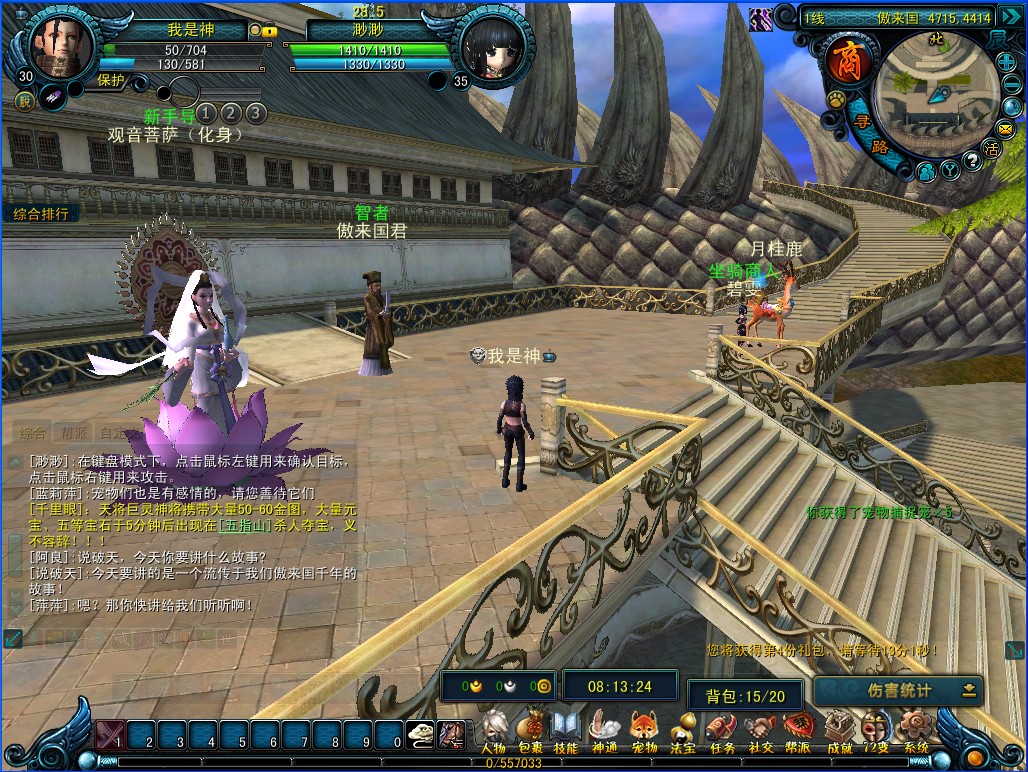The height and width of the screenshot is (772, 1028).
Task: Zoom in the minimap with plus button
Action: tap(1006, 62)
